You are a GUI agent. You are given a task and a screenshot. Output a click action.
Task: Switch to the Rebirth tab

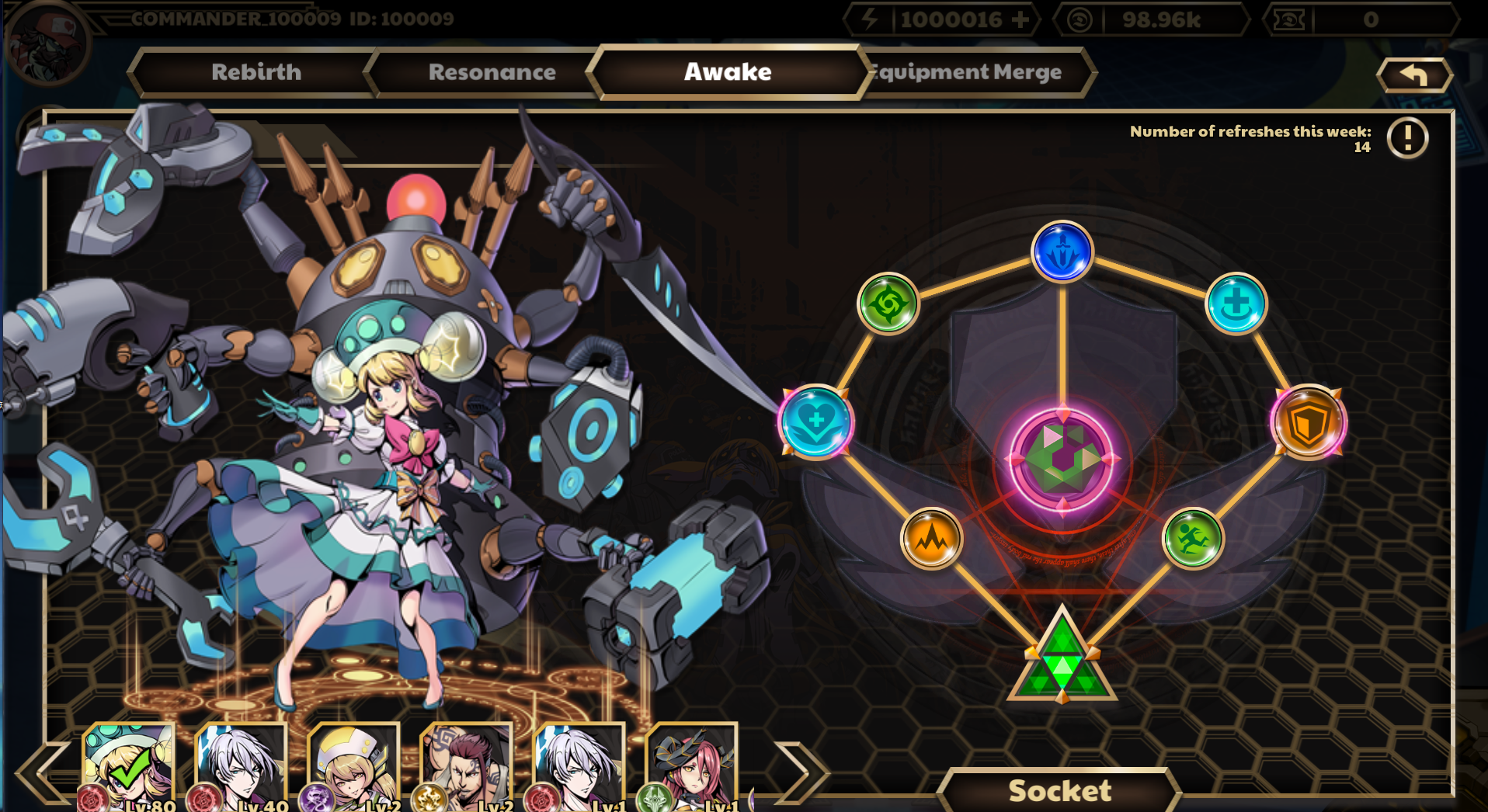256,72
